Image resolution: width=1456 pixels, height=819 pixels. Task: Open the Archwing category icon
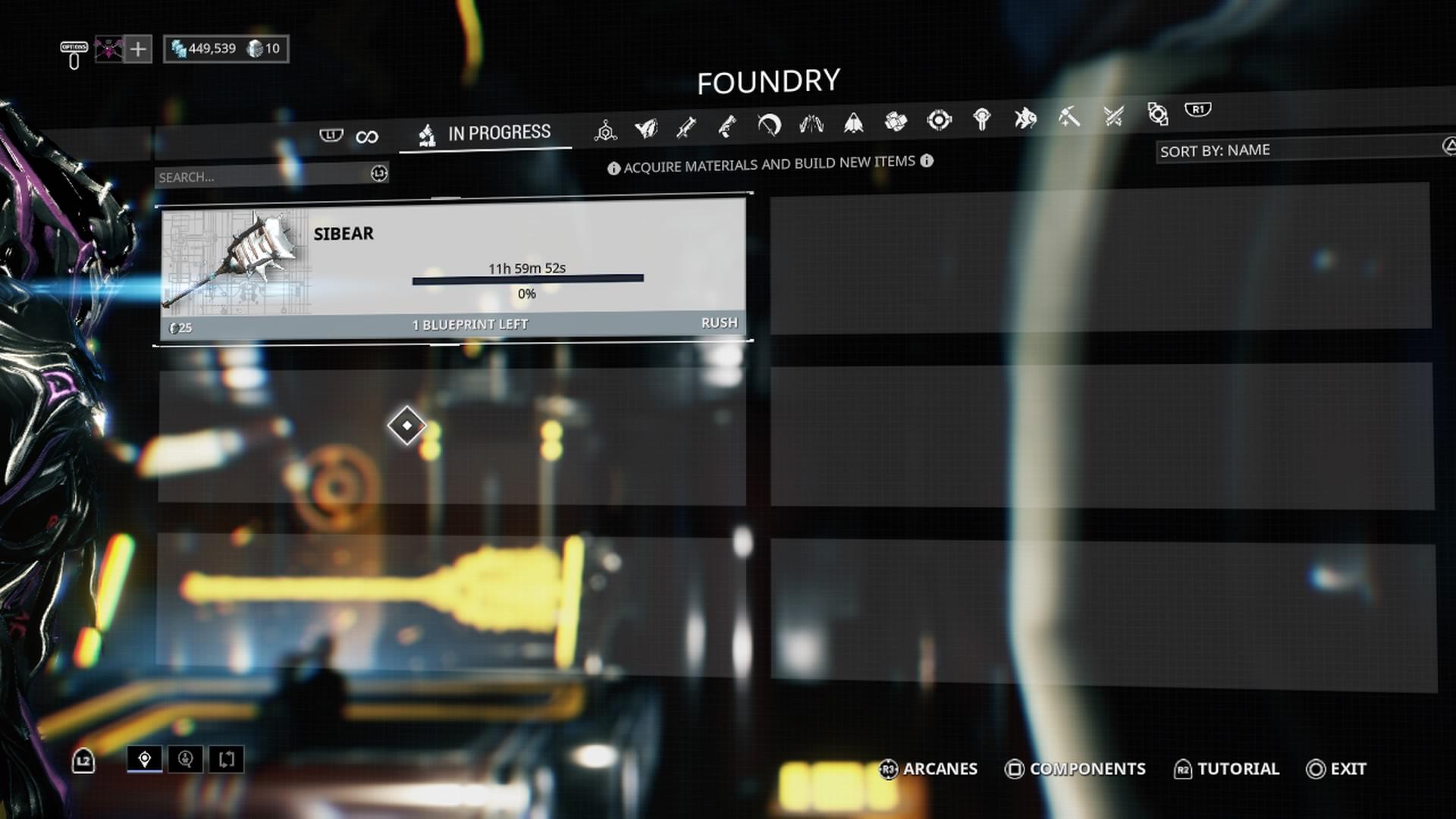(x=855, y=125)
